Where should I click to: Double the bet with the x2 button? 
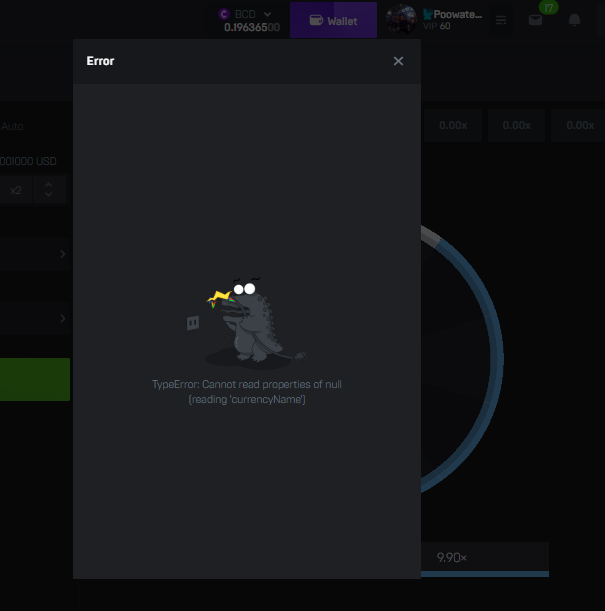point(16,189)
